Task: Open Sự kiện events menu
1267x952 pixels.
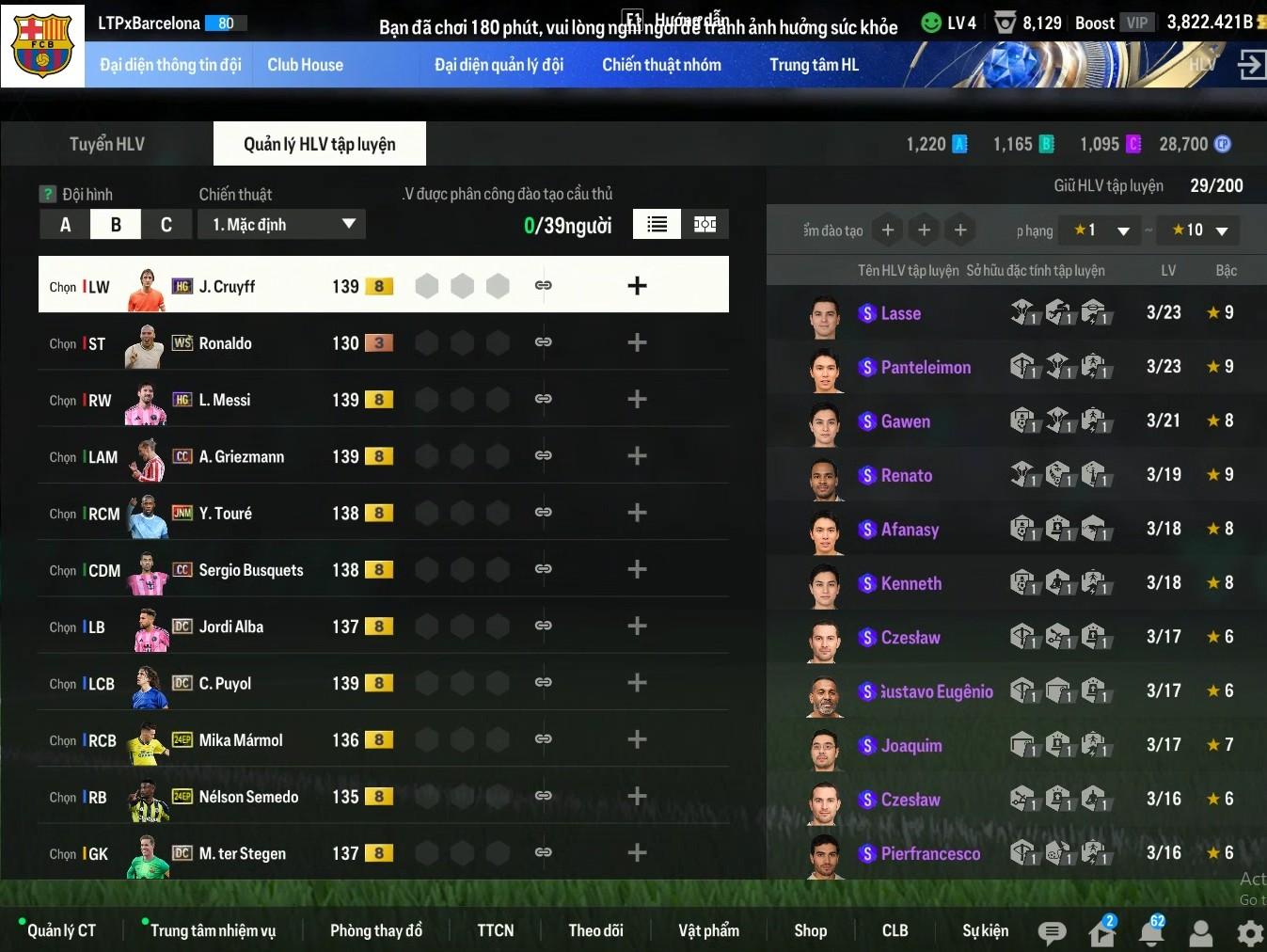Action: tap(985, 930)
